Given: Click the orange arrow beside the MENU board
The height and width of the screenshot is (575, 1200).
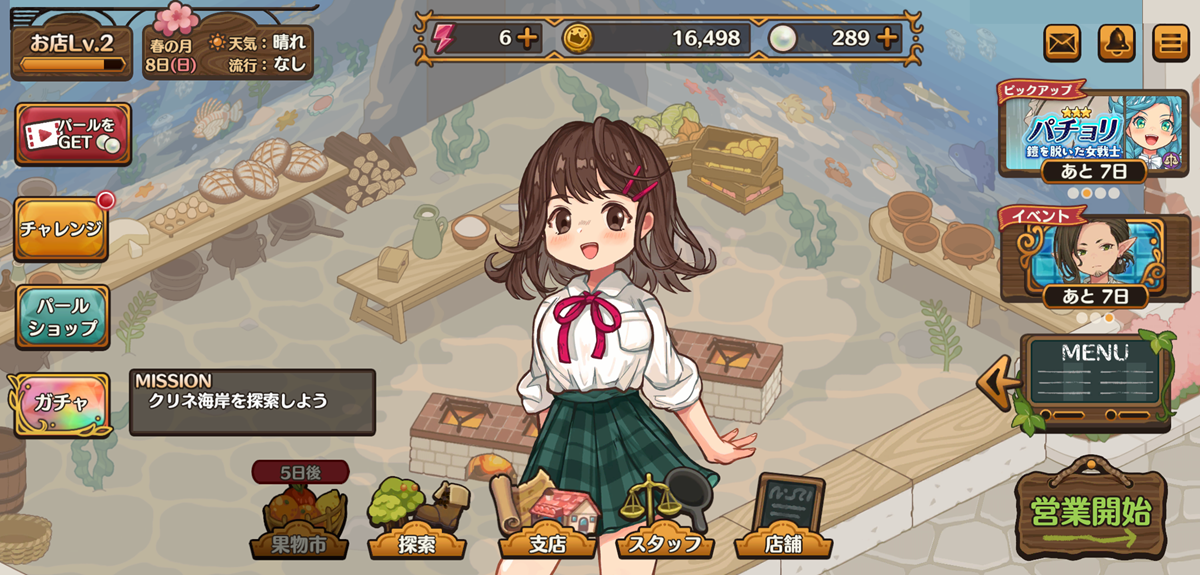Looking at the screenshot, I should (996, 384).
